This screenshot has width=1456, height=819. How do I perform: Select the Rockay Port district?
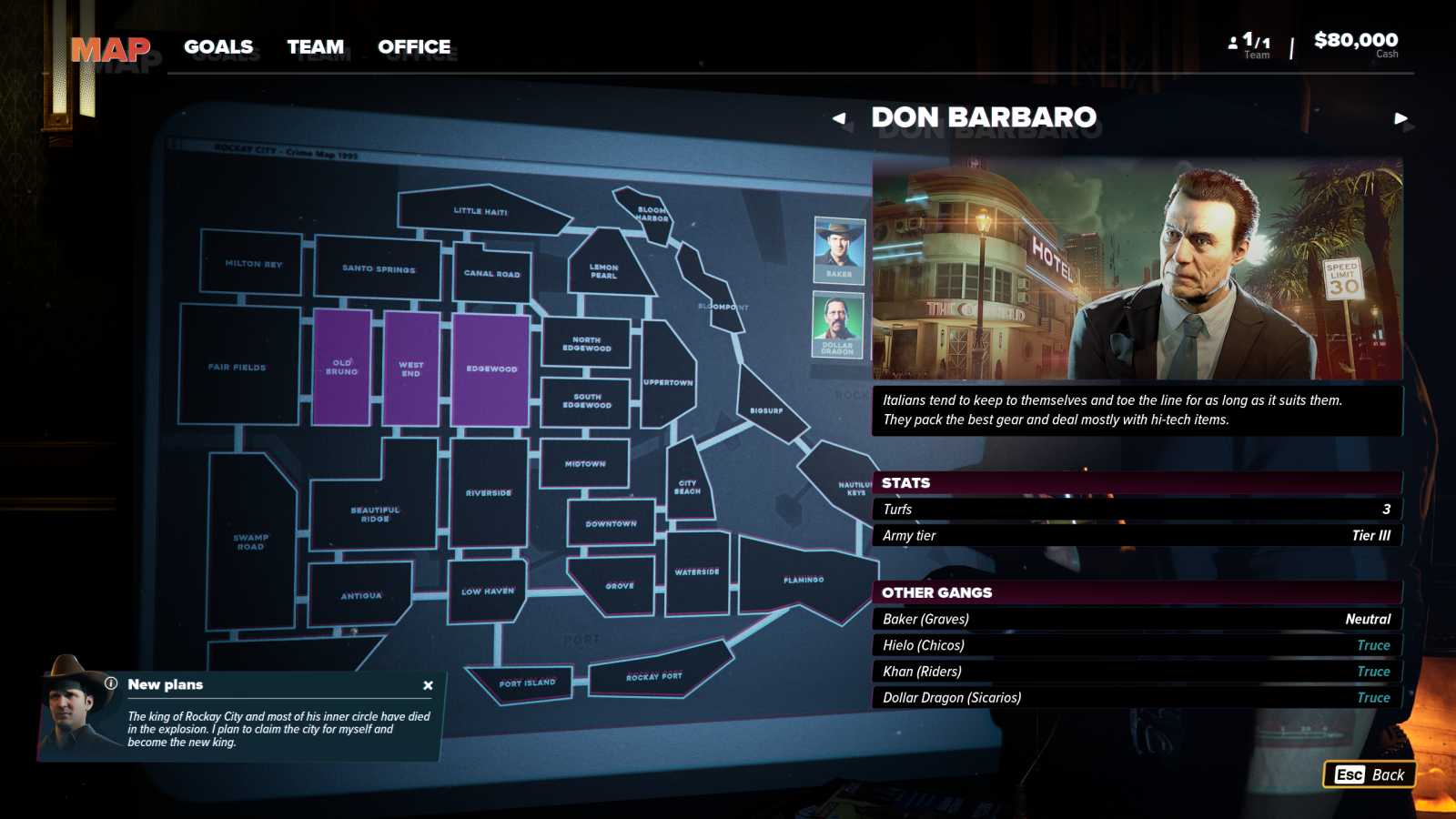tap(653, 676)
